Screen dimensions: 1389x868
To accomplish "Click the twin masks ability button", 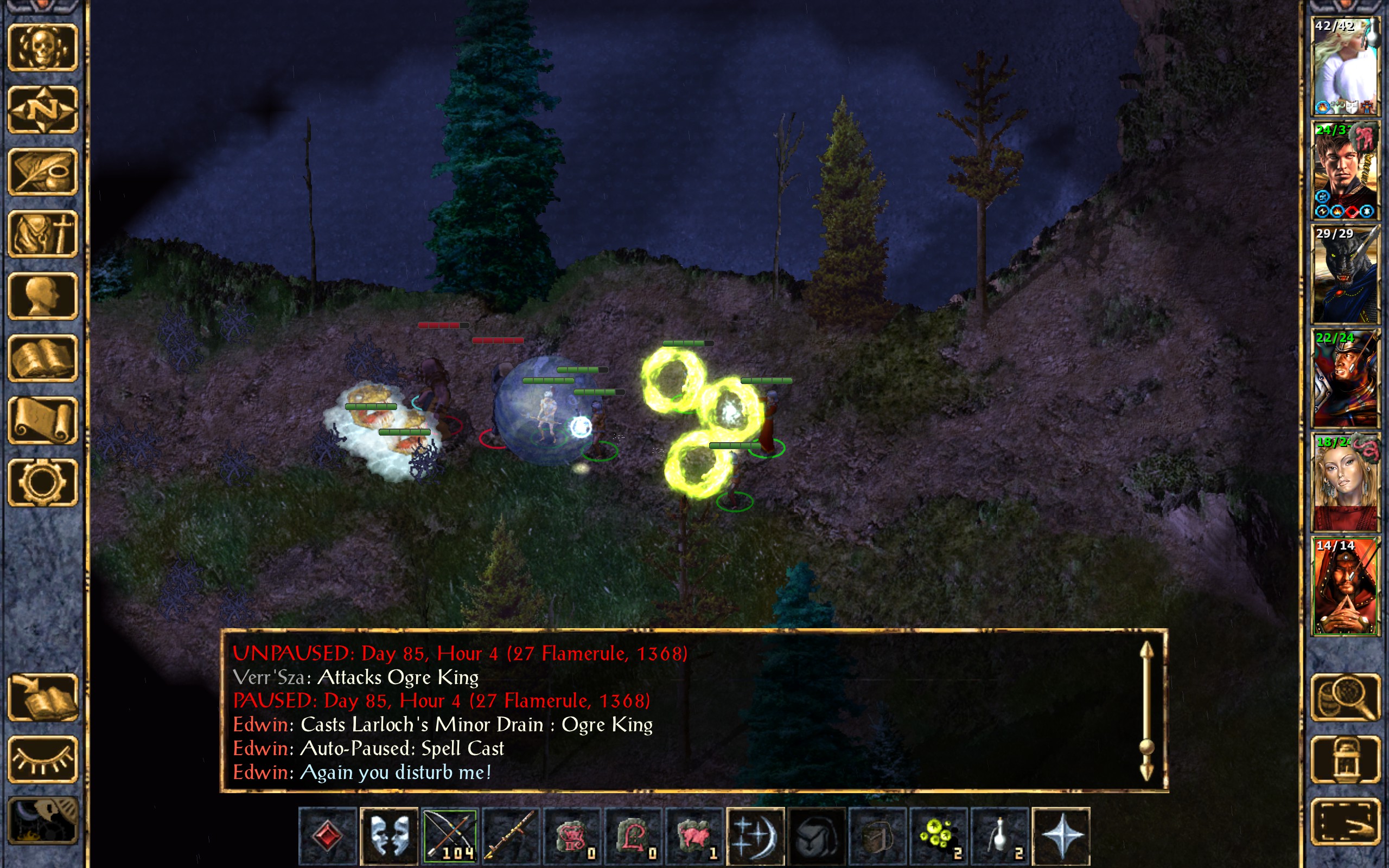I will click(389, 835).
